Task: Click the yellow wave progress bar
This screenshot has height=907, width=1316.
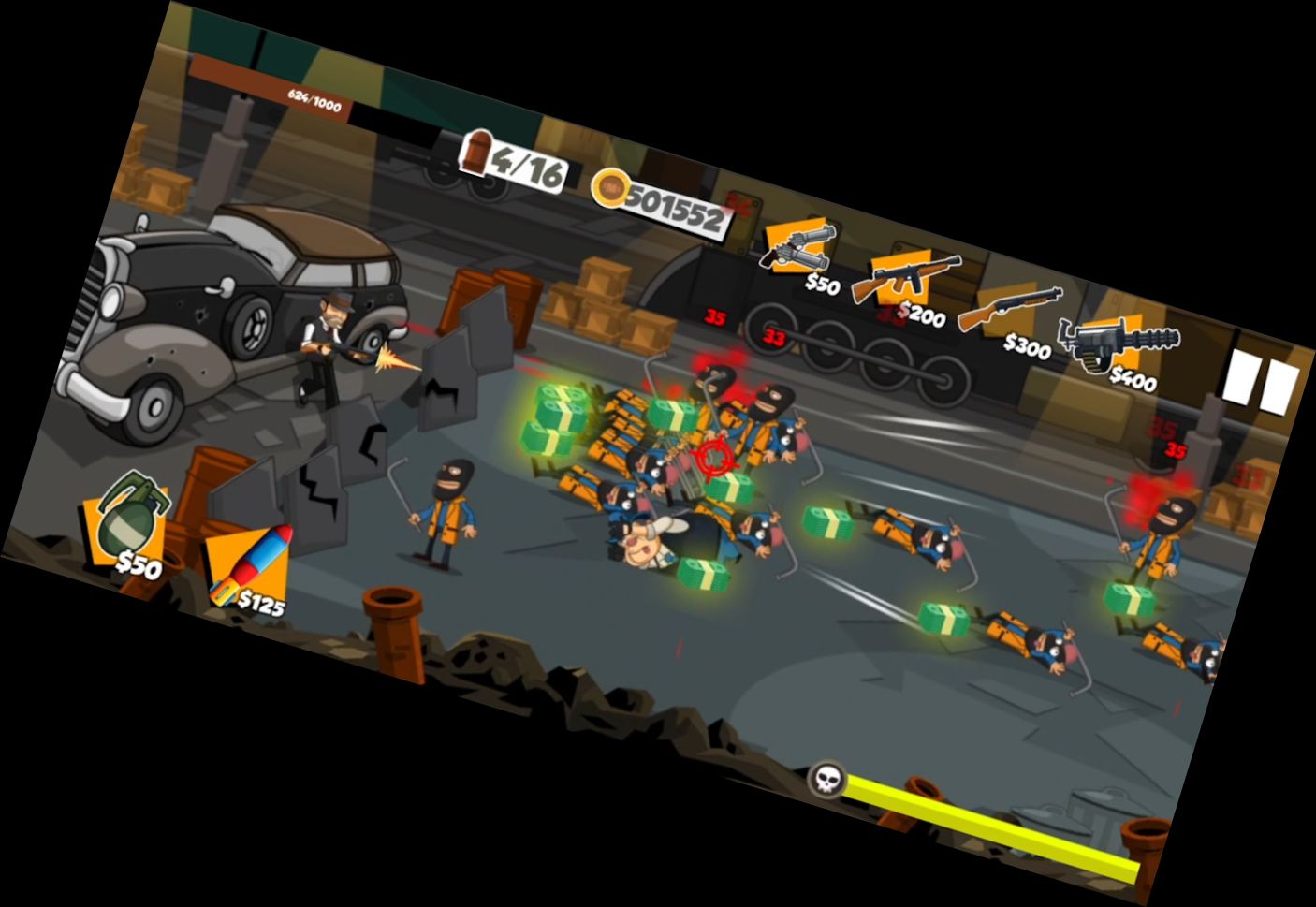Action: click(x=992, y=823)
